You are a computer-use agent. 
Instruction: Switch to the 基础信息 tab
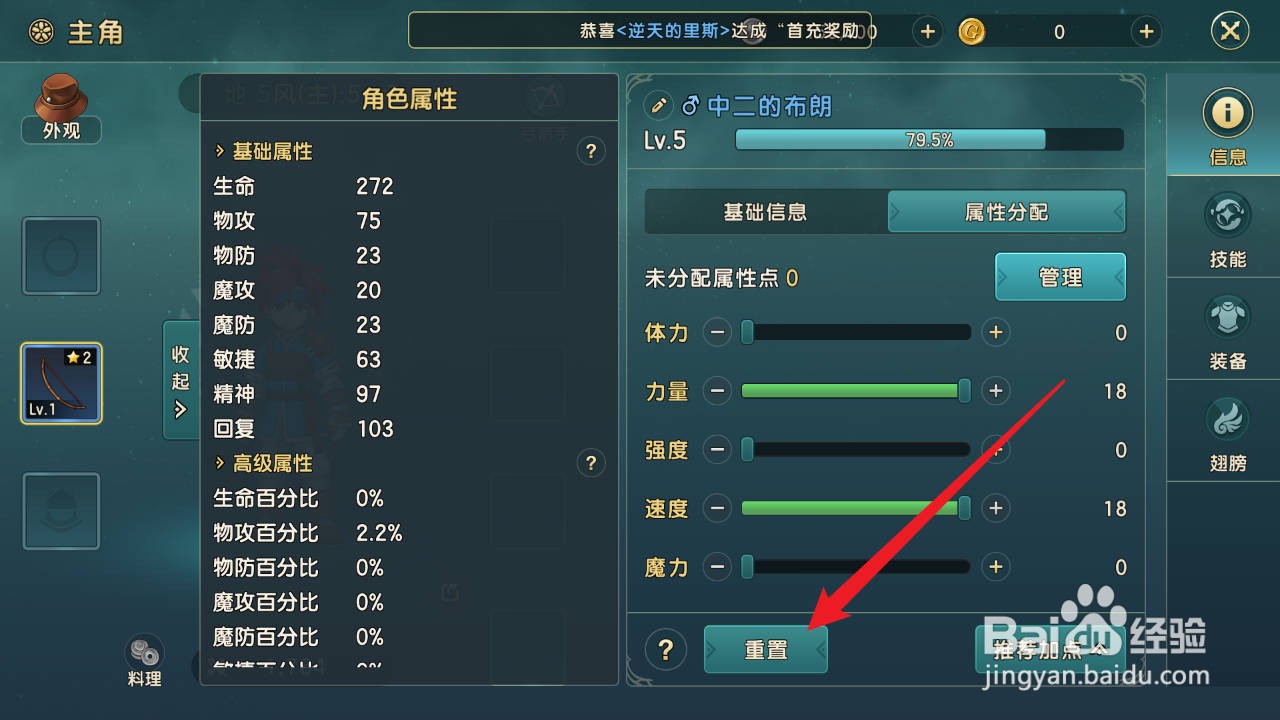tap(765, 211)
